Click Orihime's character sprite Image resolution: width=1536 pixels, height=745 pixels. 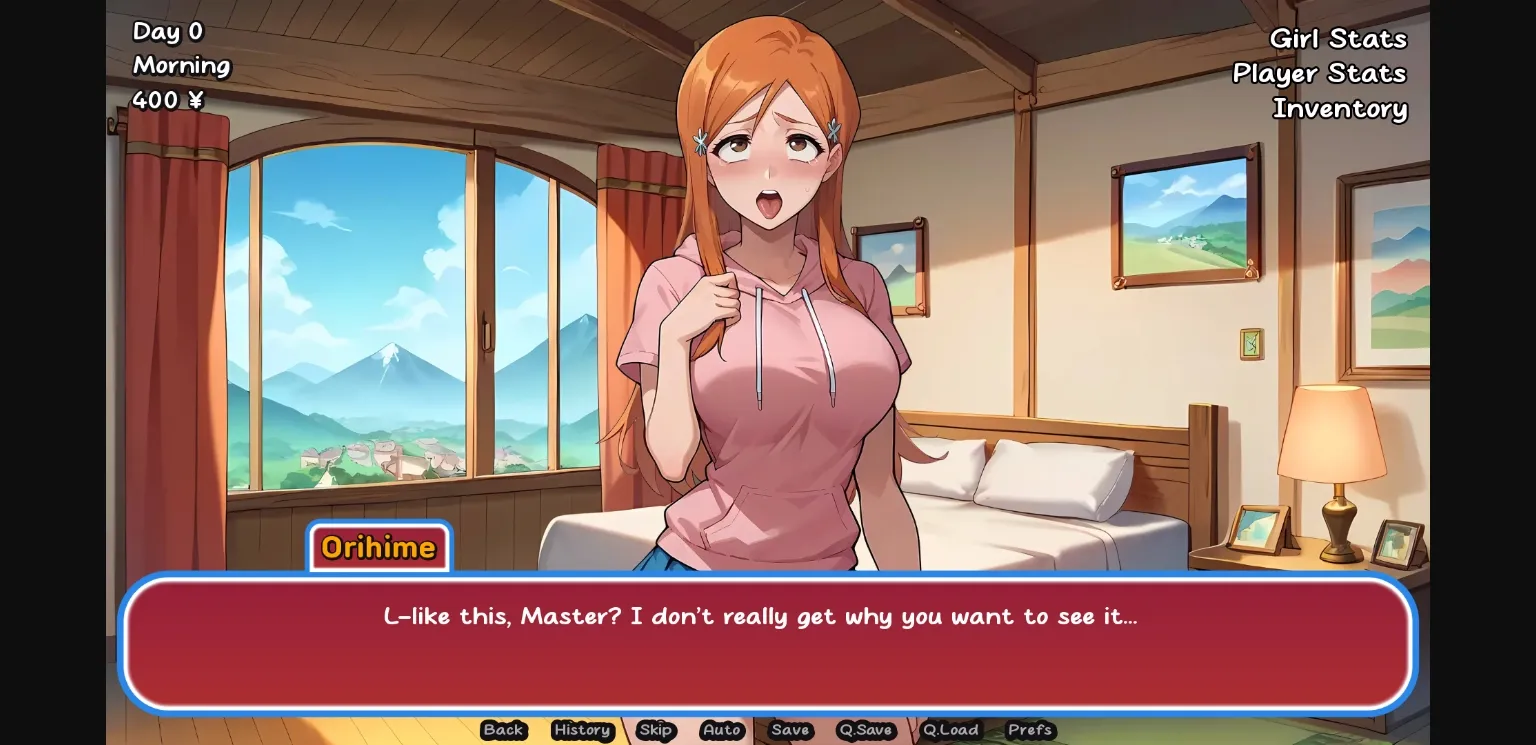pyautogui.click(x=770, y=300)
